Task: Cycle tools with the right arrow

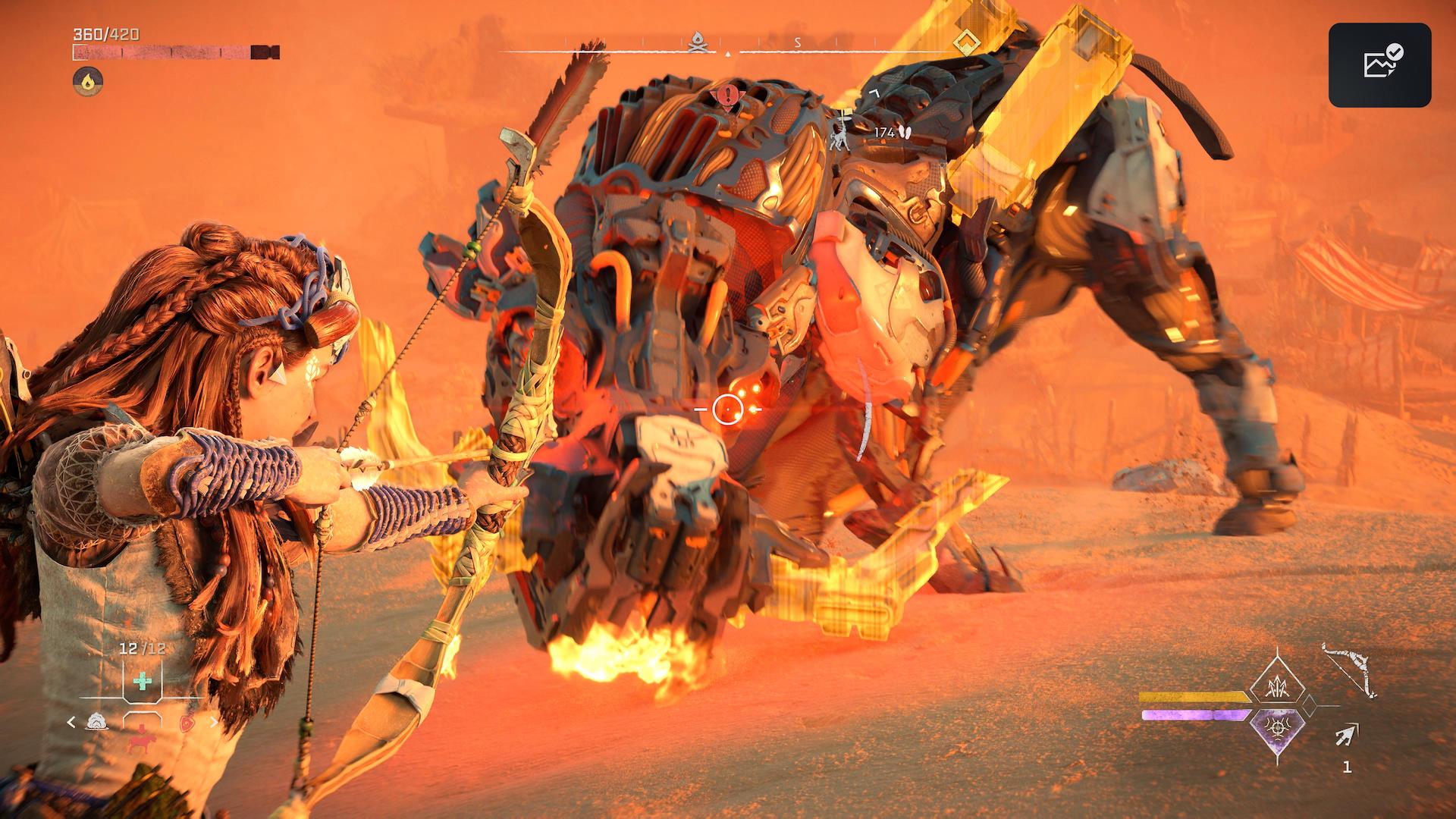Action: [214, 723]
